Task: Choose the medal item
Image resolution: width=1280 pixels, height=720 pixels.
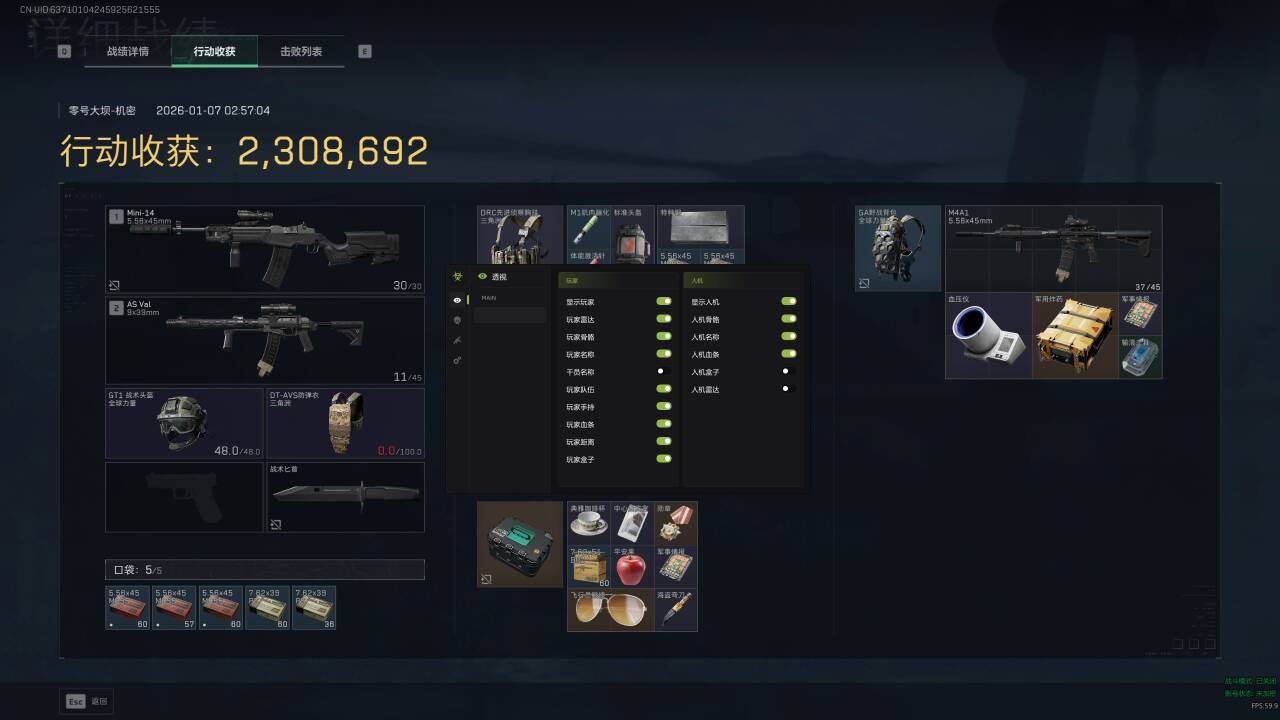Action: [x=676, y=522]
